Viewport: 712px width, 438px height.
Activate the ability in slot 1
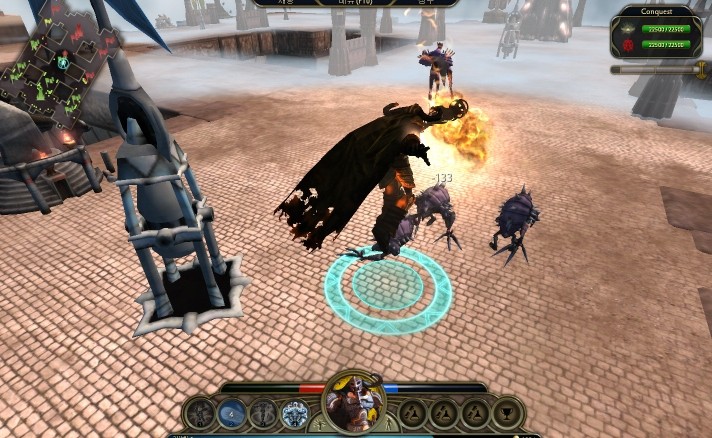200,413
